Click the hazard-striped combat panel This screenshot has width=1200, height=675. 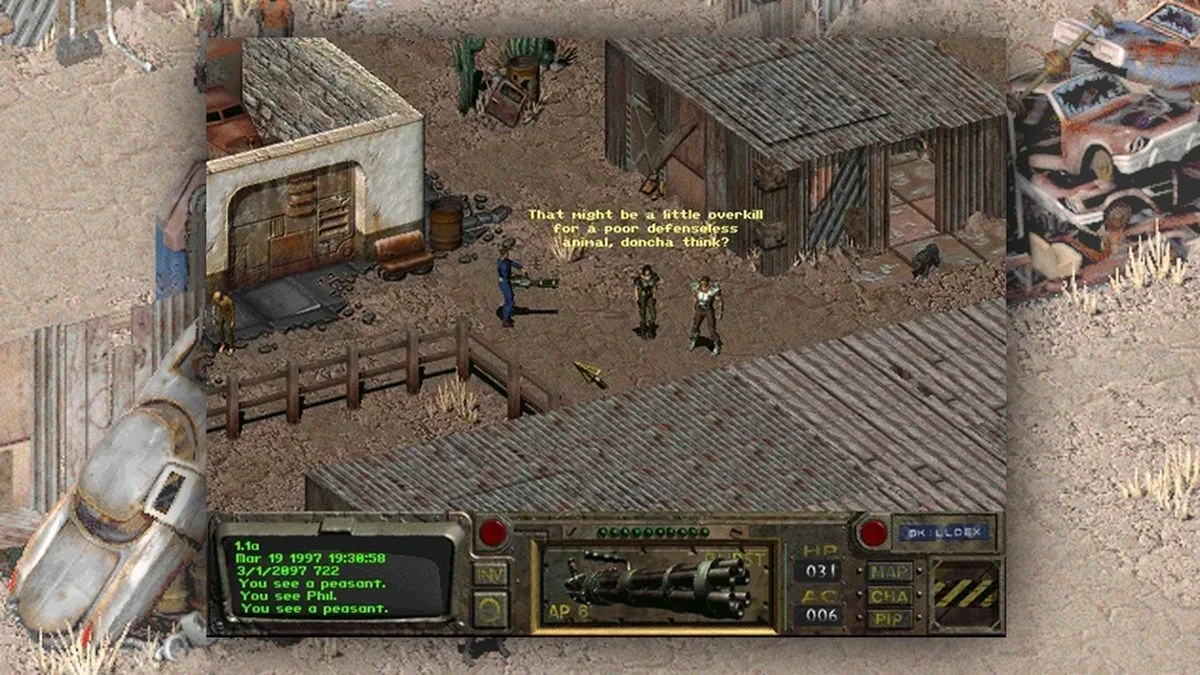[x=965, y=593]
